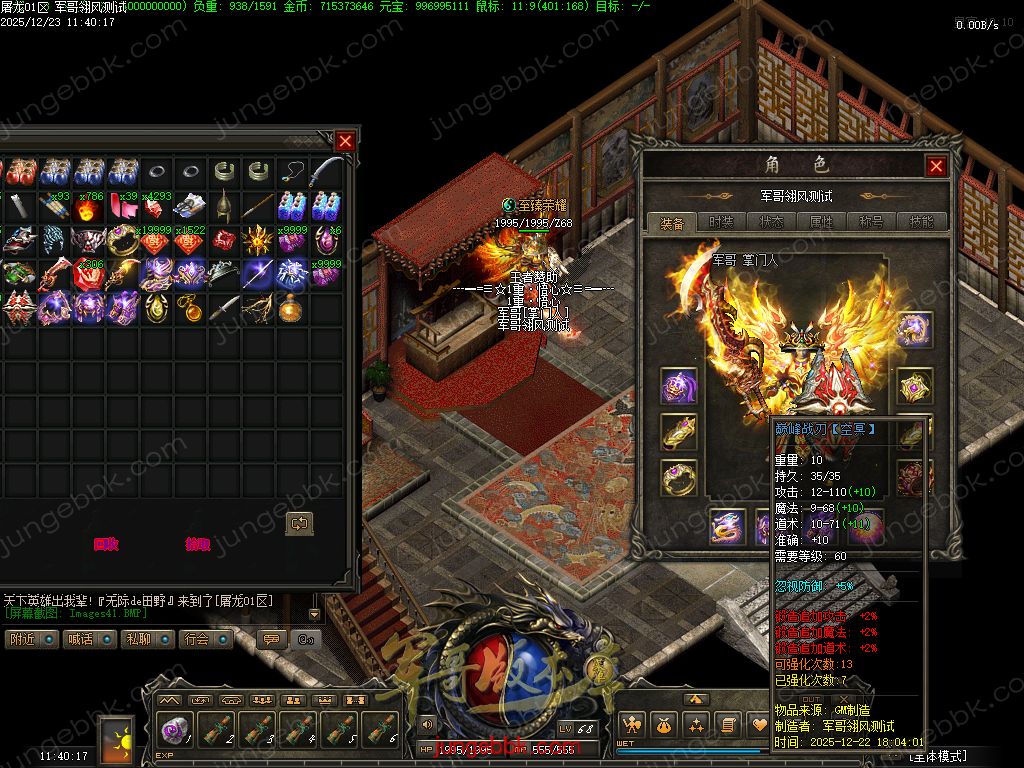Click the red 回收 button in bag
Image resolution: width=1024 pixels, height=768 pixels.
[x=106, y=545]
